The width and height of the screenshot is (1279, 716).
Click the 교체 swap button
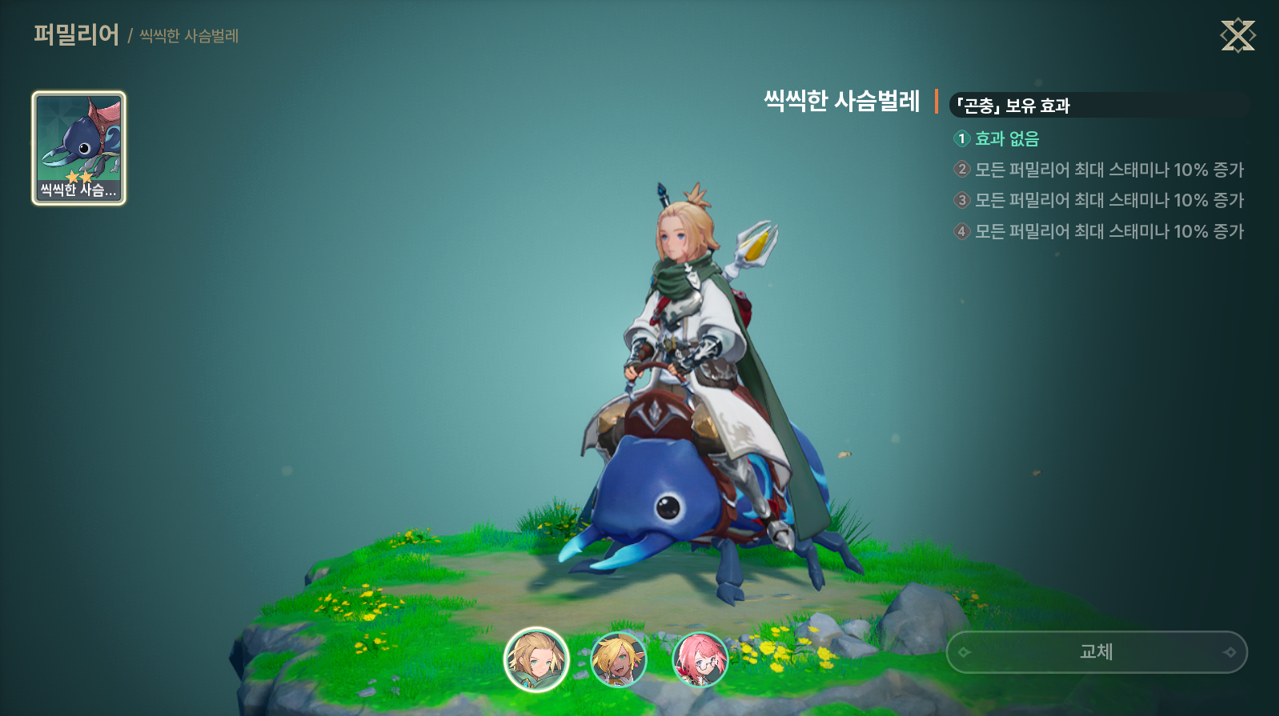click(x=1096, y=652)
